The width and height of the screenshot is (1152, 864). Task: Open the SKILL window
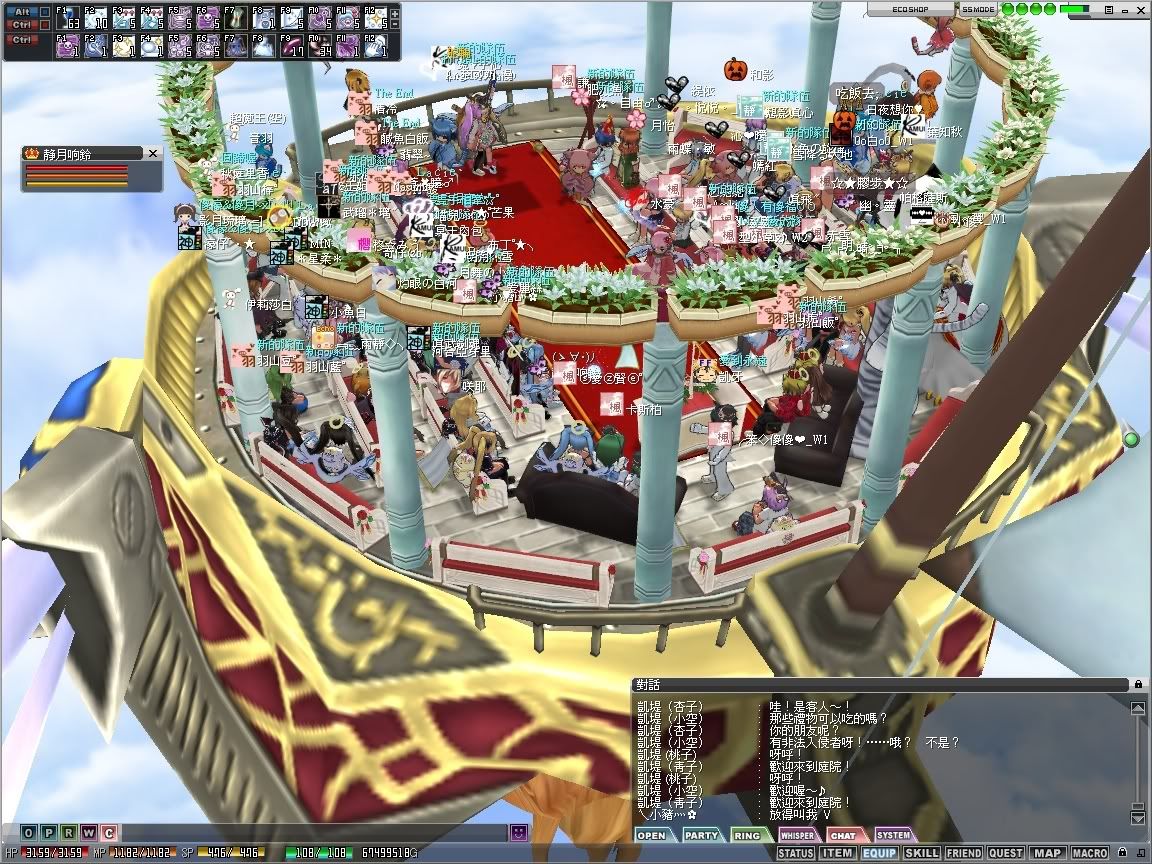[x=921, y=853]
